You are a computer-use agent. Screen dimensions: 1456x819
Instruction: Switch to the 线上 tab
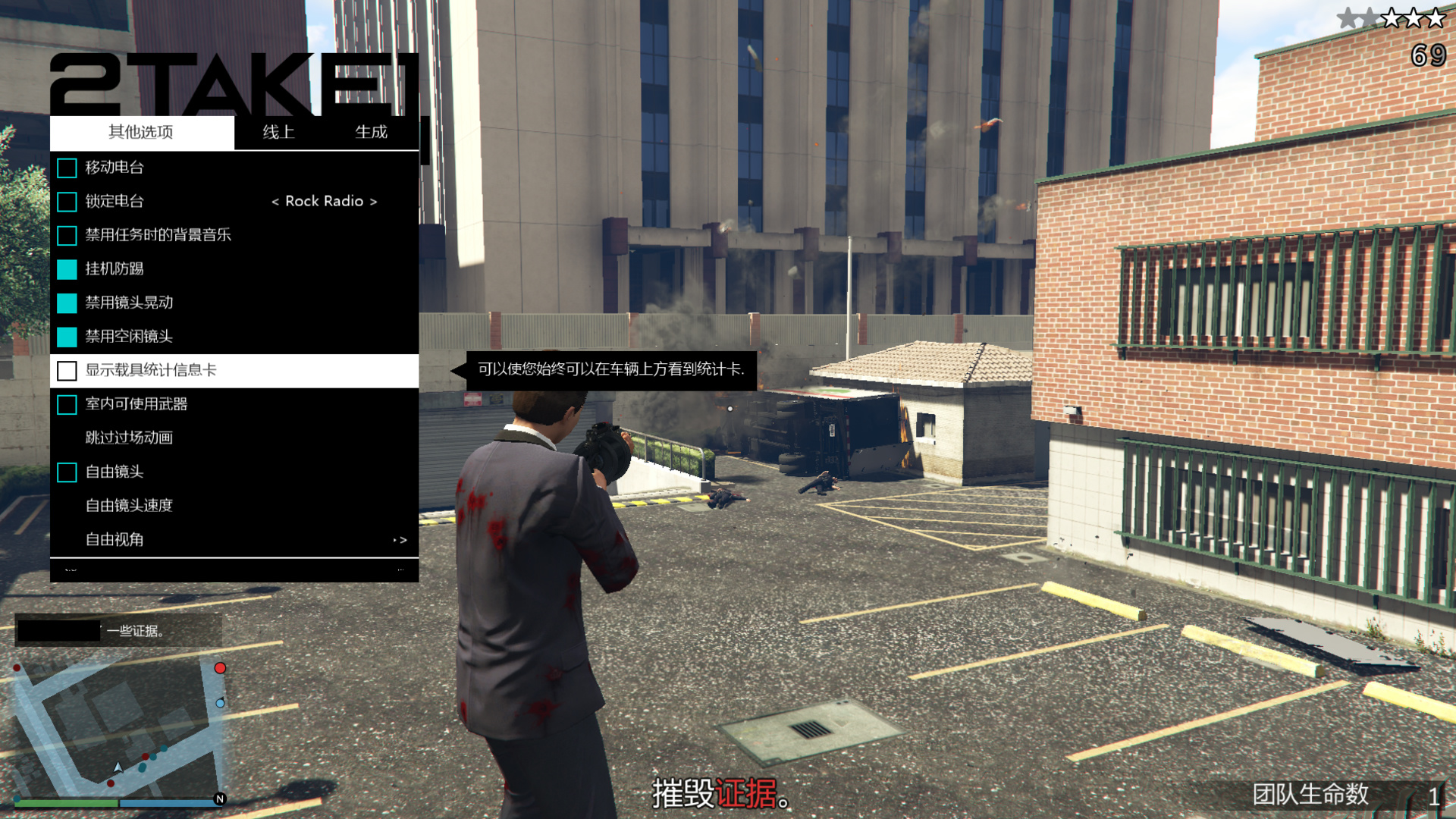coord(278,132)
